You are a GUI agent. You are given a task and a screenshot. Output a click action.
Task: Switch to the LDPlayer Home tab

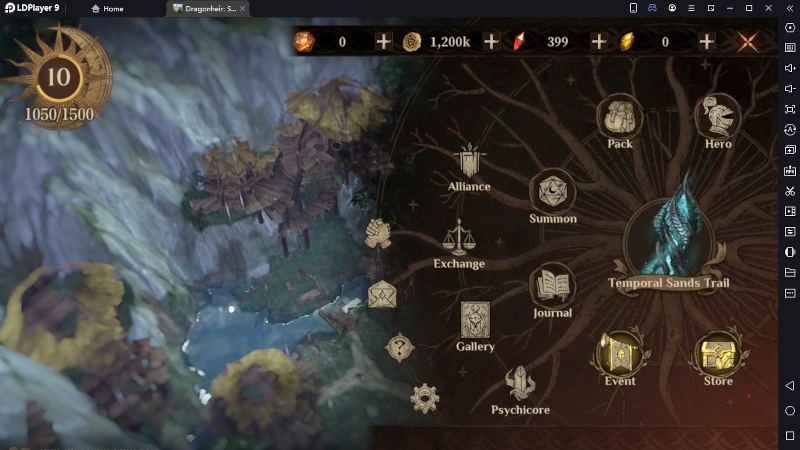[x=107, y=8]
